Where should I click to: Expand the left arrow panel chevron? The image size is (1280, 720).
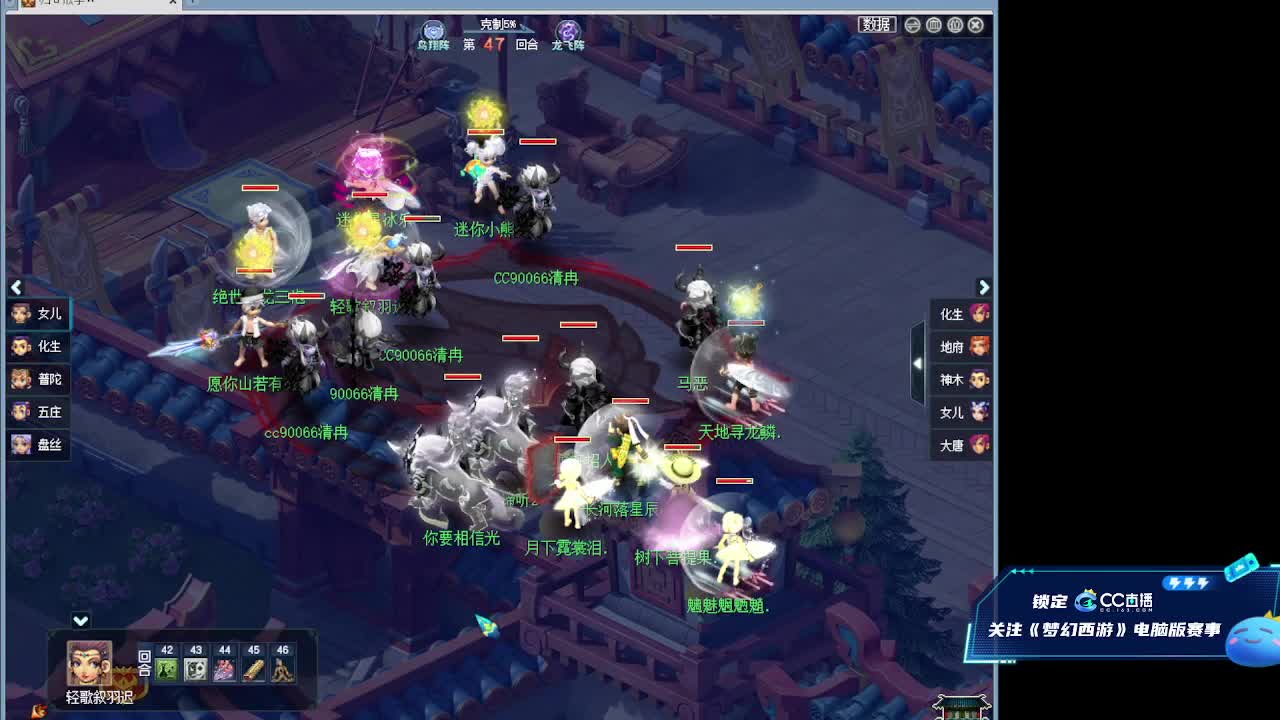pyautogui.click(x=16, y=287)
